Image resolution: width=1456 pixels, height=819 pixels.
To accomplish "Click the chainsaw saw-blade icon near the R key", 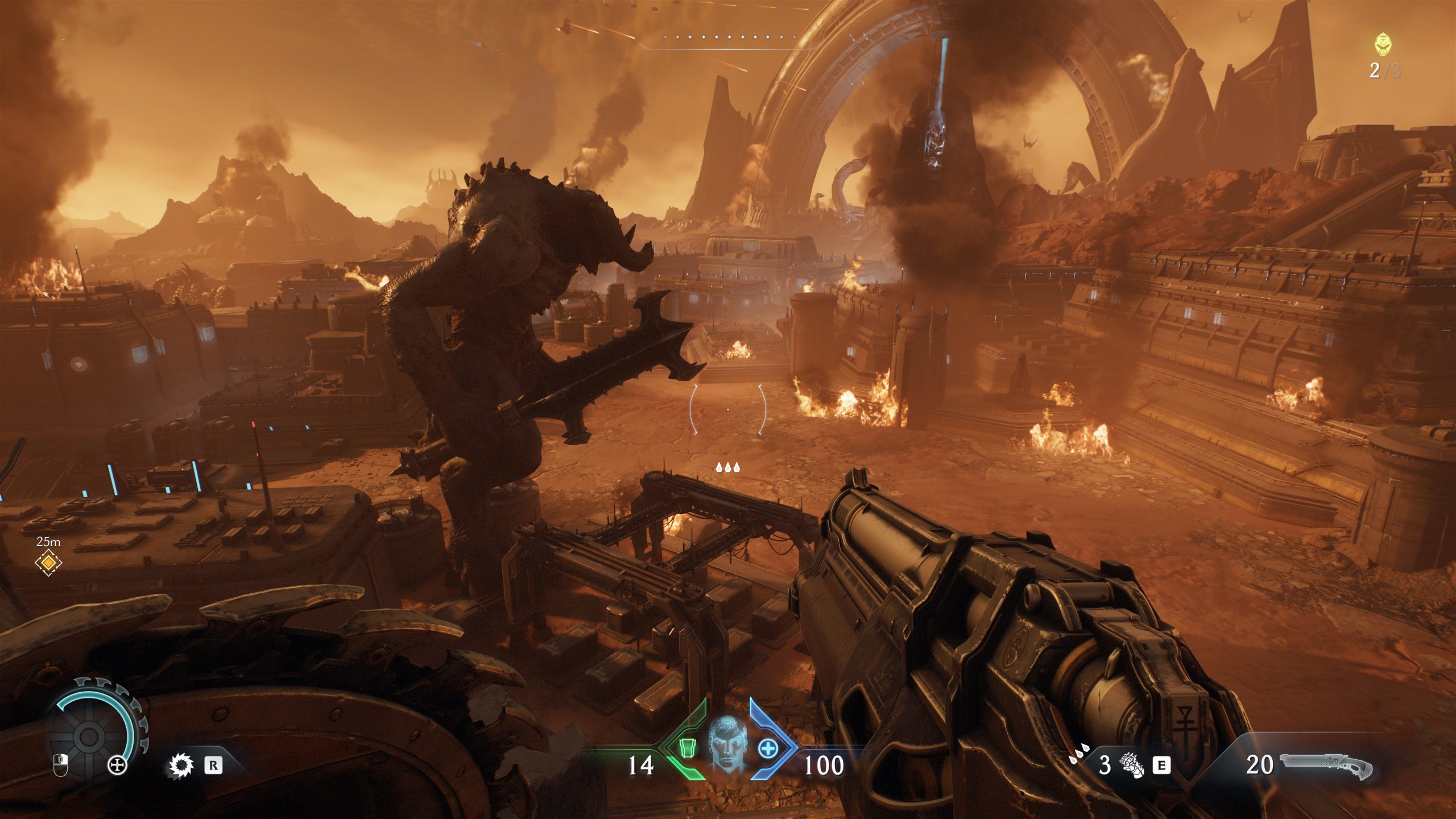I will click(183, 766).
